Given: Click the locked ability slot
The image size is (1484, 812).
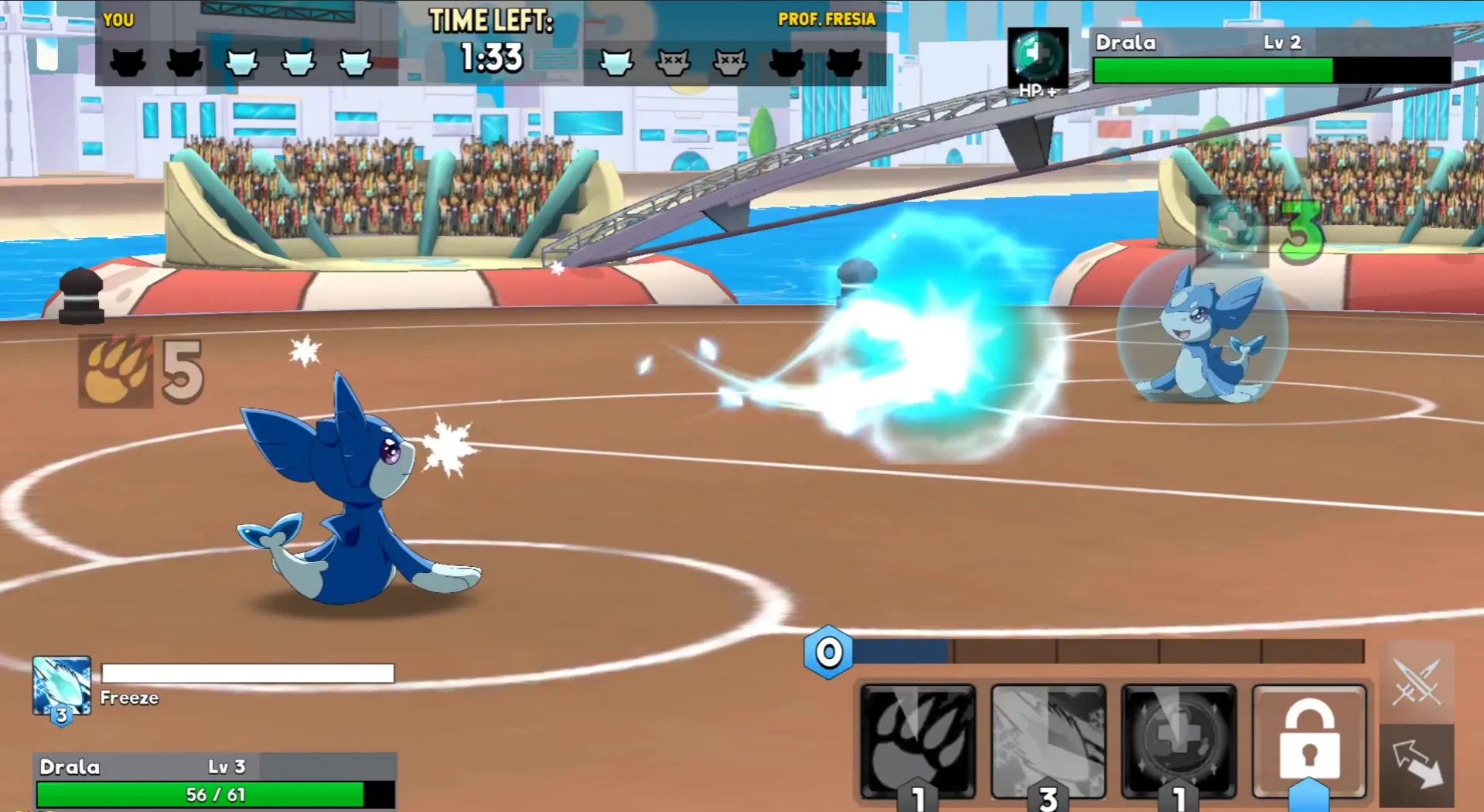Looking at the screenshot, I should [x=1308, y=741].
